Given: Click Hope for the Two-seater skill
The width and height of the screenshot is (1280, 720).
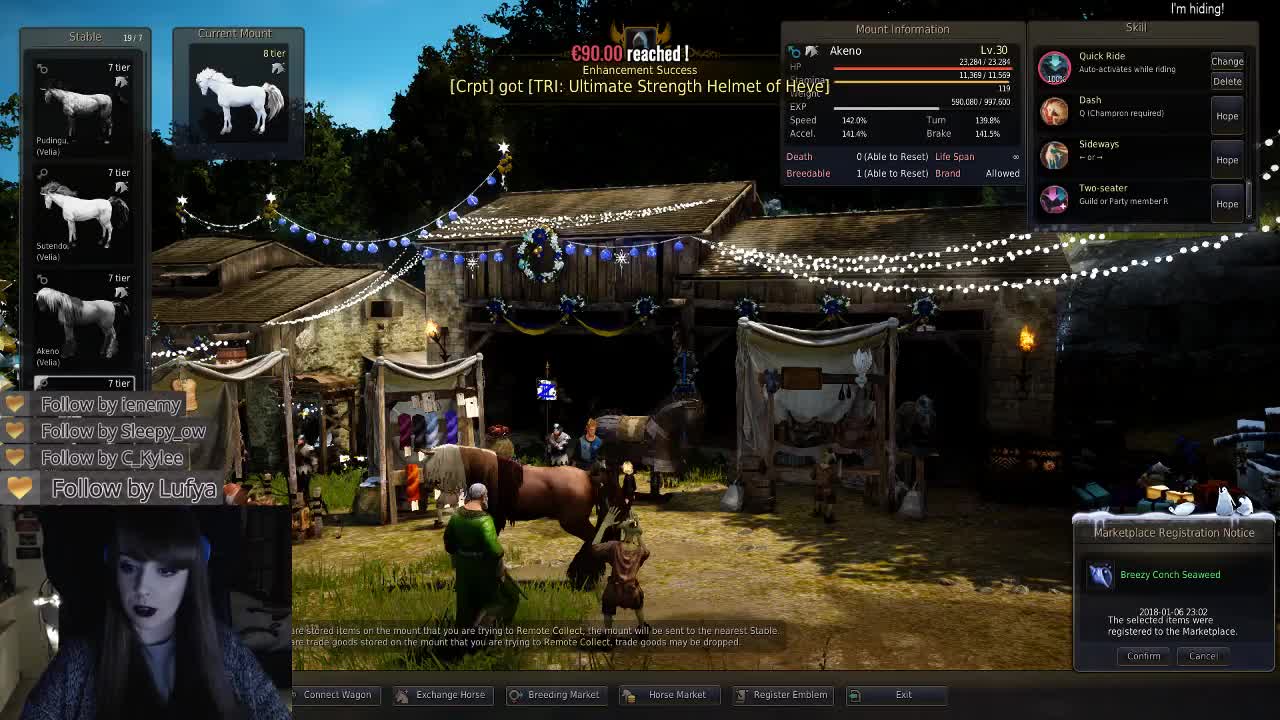Looking at the screenshot, I should tap(1227, 204).
